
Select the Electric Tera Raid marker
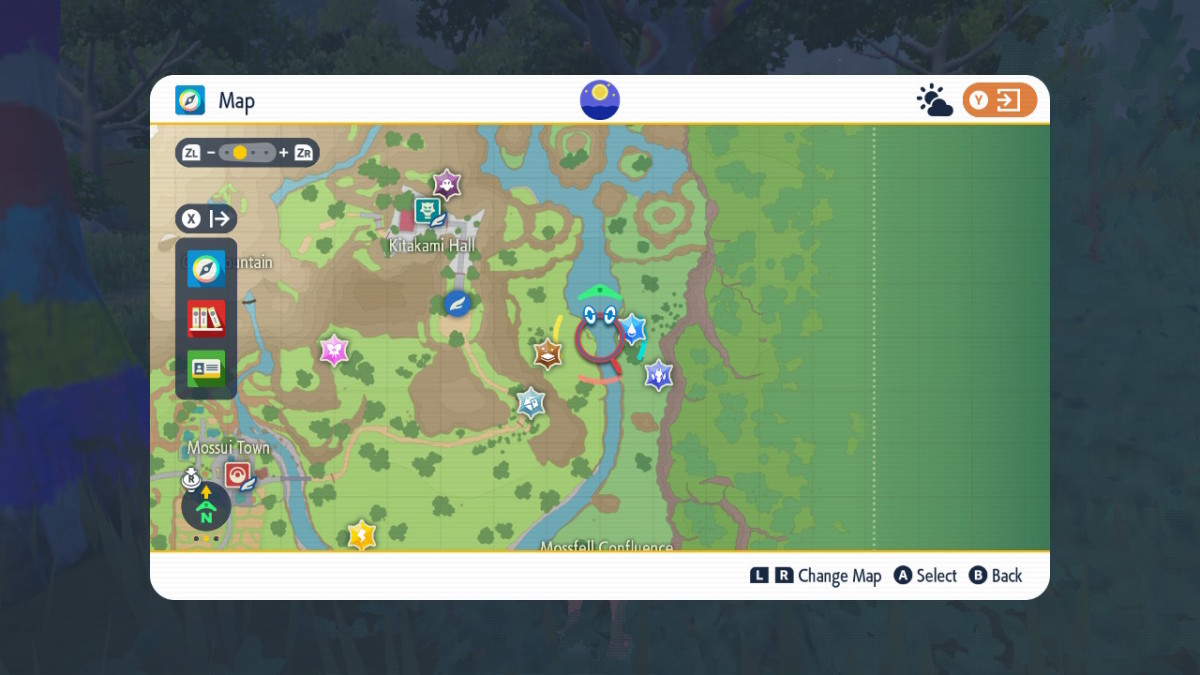tap(361, 535)
